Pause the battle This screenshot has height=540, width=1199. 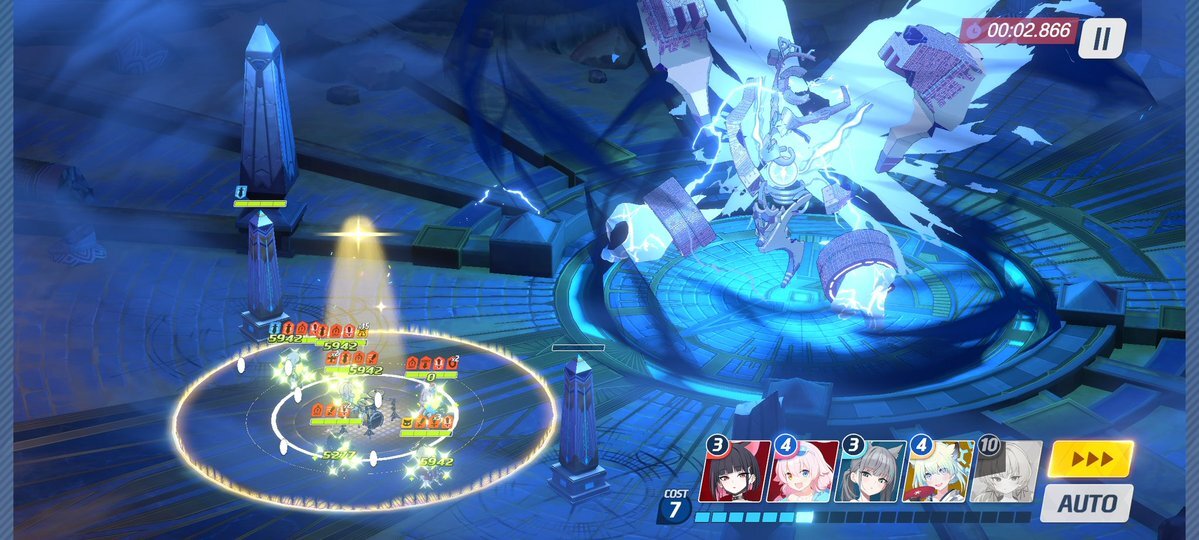[x=1101, y=39]
